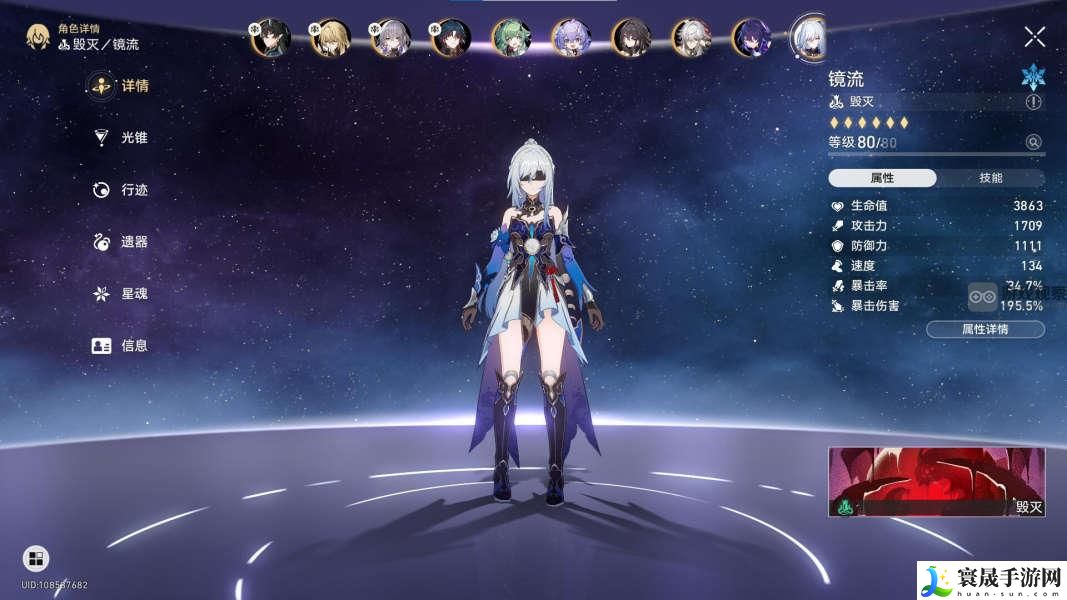Close the character details screen
Viewport: 1067px width, 600px height.
(x=1034, y=38)
